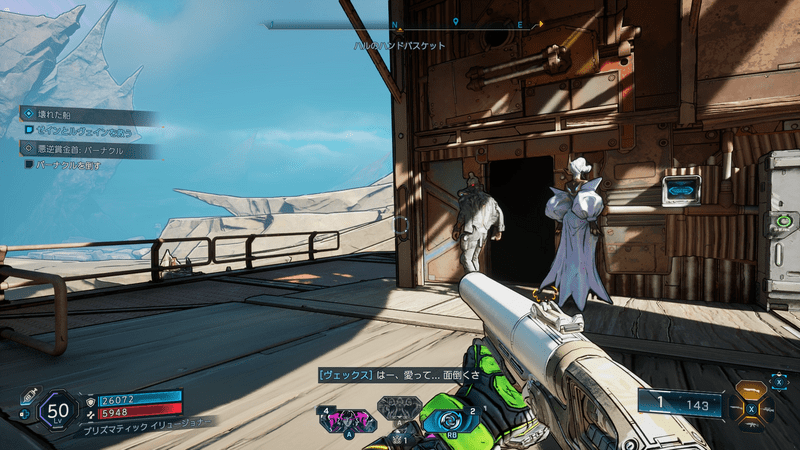
Task: Activate the pink action skill icon
Action: [x=346, y=419]
